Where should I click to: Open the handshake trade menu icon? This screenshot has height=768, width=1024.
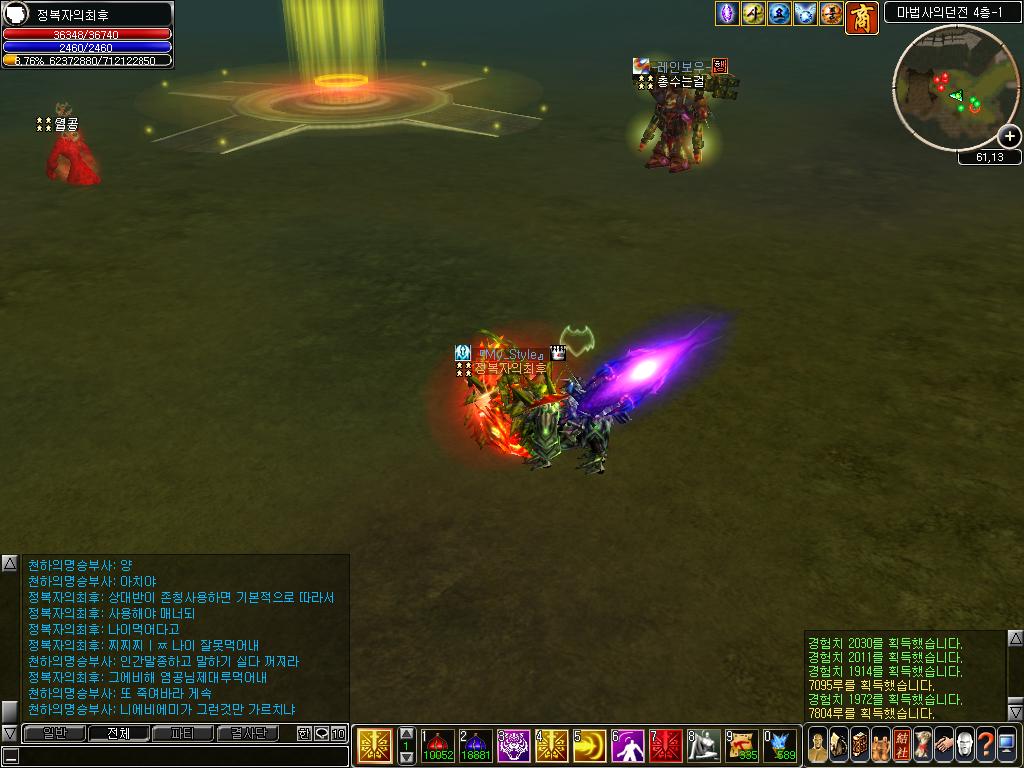coord(943,745)
